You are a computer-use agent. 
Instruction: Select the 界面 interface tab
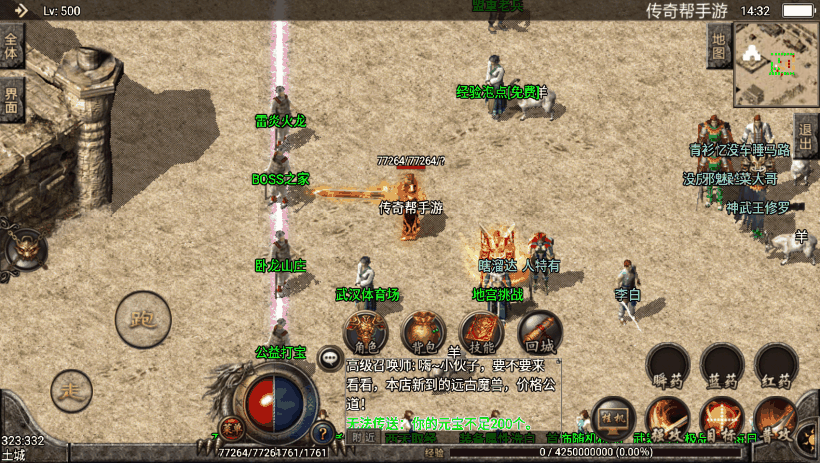pos(12,99)
